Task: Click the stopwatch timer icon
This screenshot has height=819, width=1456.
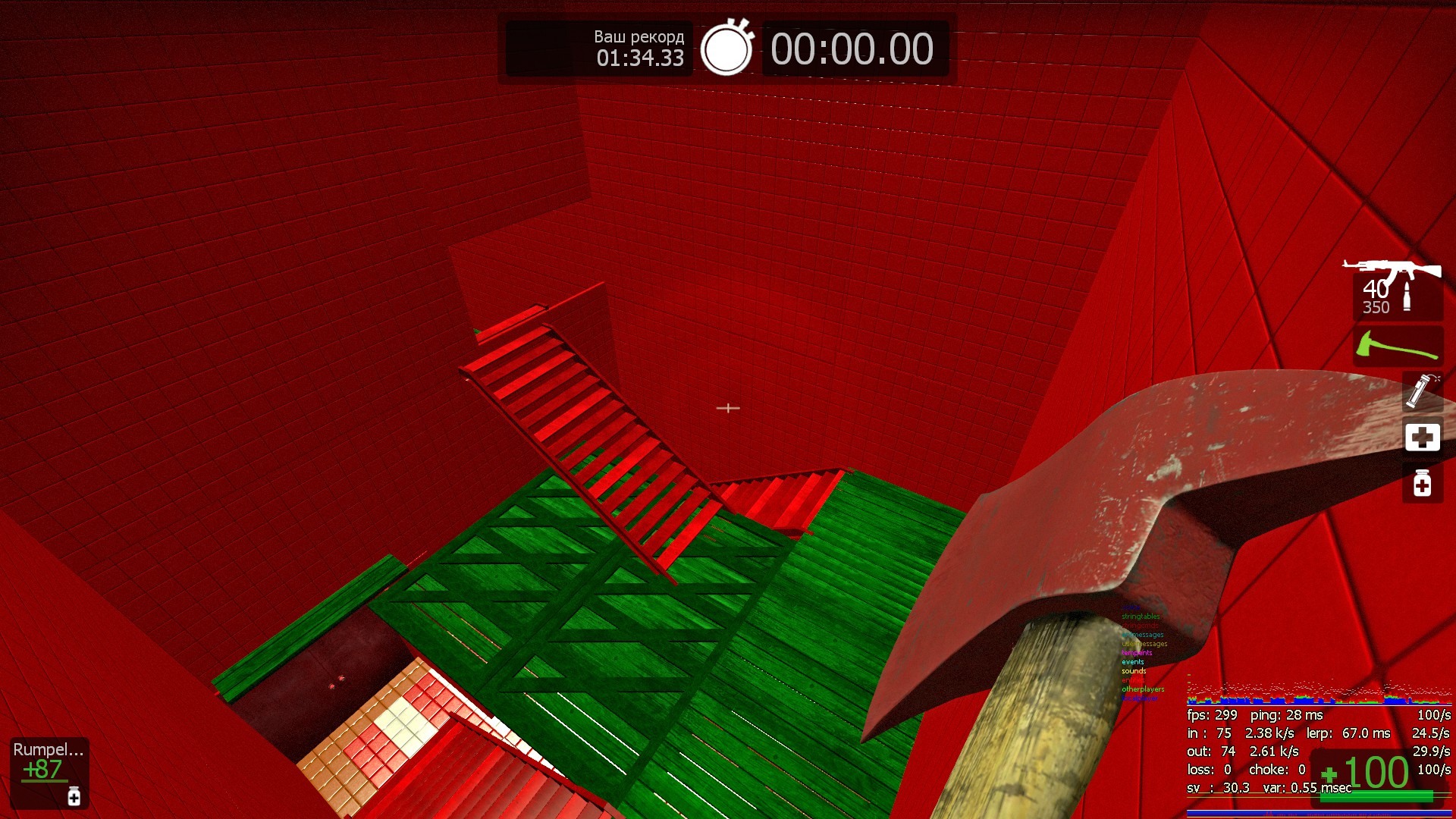Action: 726,49
